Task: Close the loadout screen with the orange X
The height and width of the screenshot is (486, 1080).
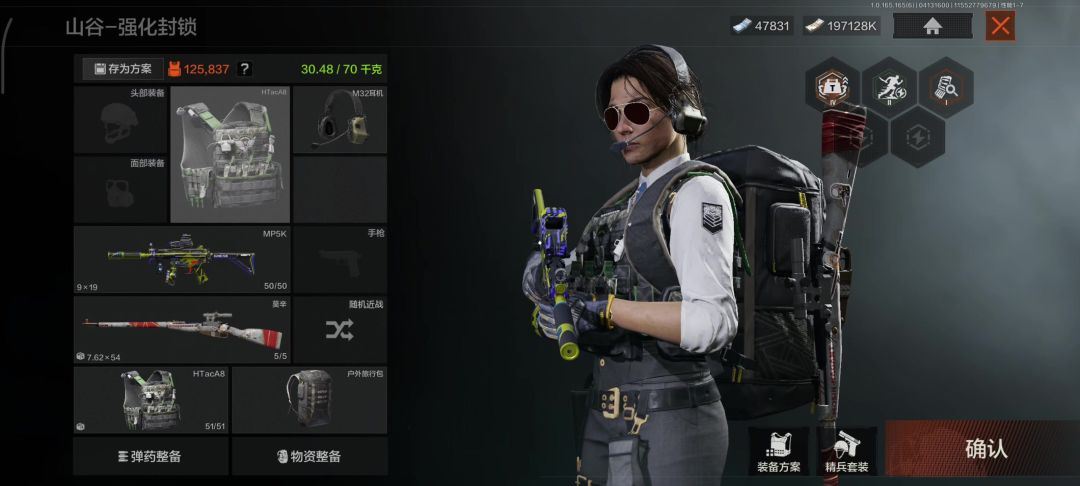Action: (x=1000, y=26)
